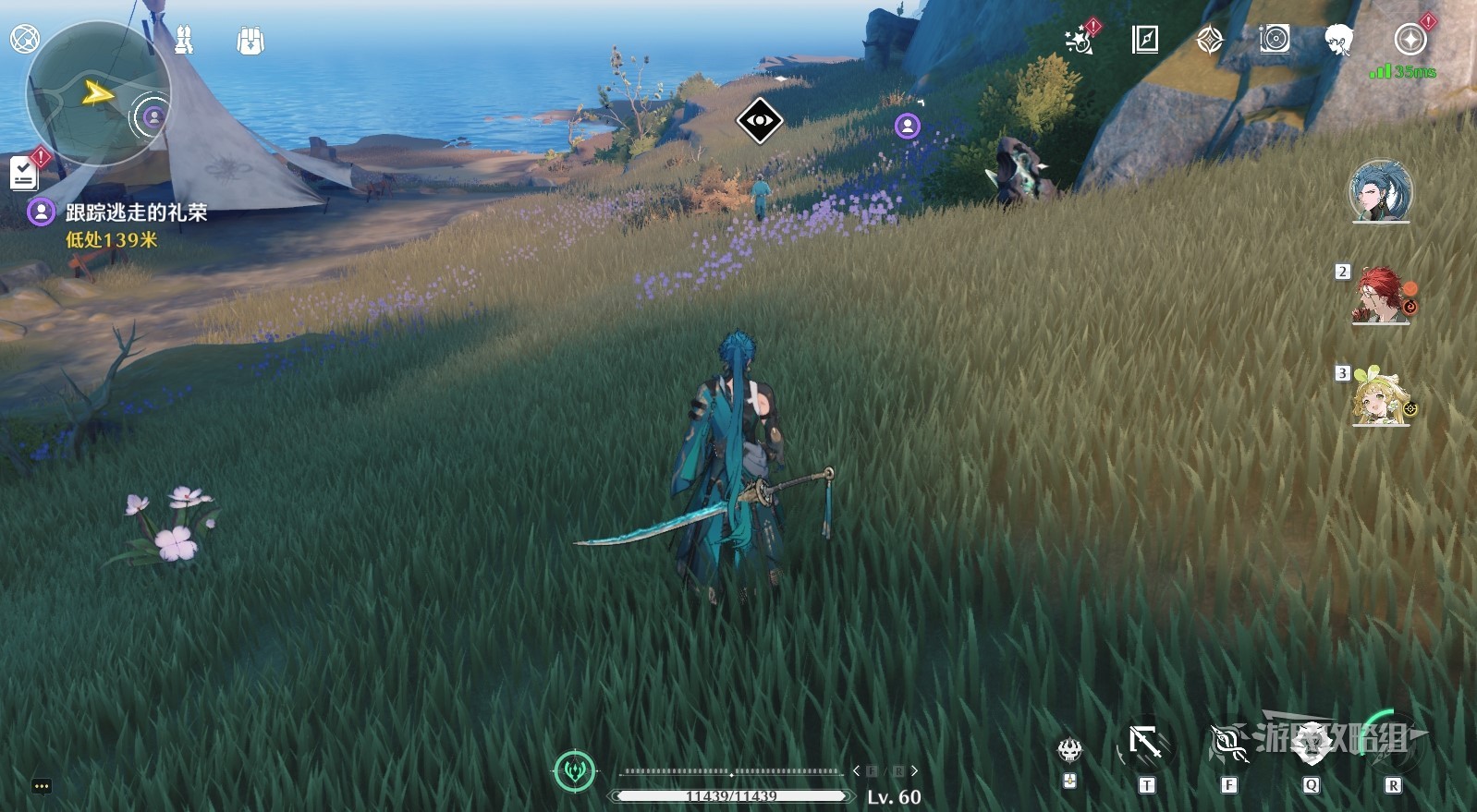Trigger the resonance liberation ultimate icon
This screenshot has height=812, width=1477.
point(1392,745)
